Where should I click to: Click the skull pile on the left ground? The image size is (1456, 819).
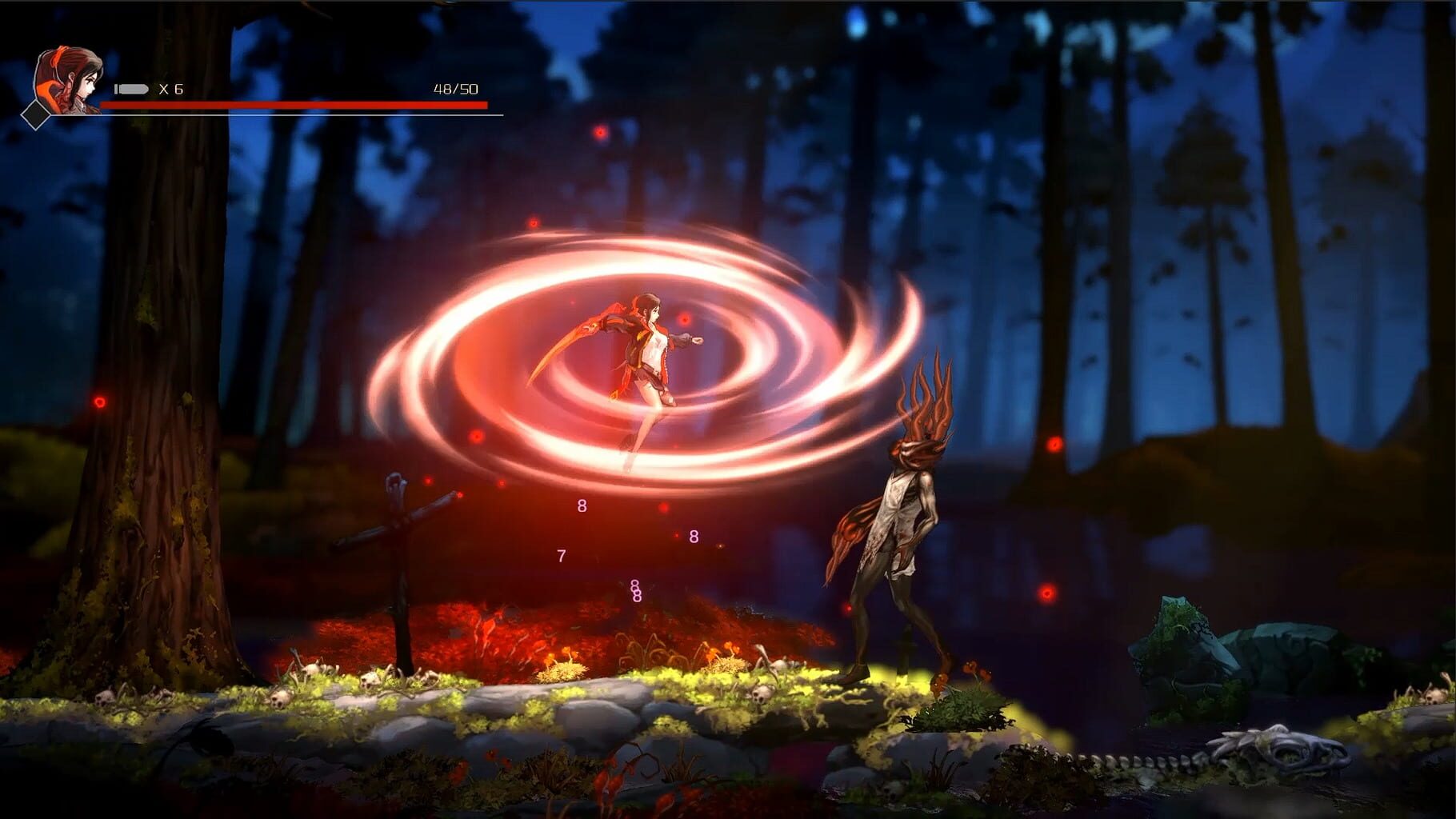[x=282, y=698]
